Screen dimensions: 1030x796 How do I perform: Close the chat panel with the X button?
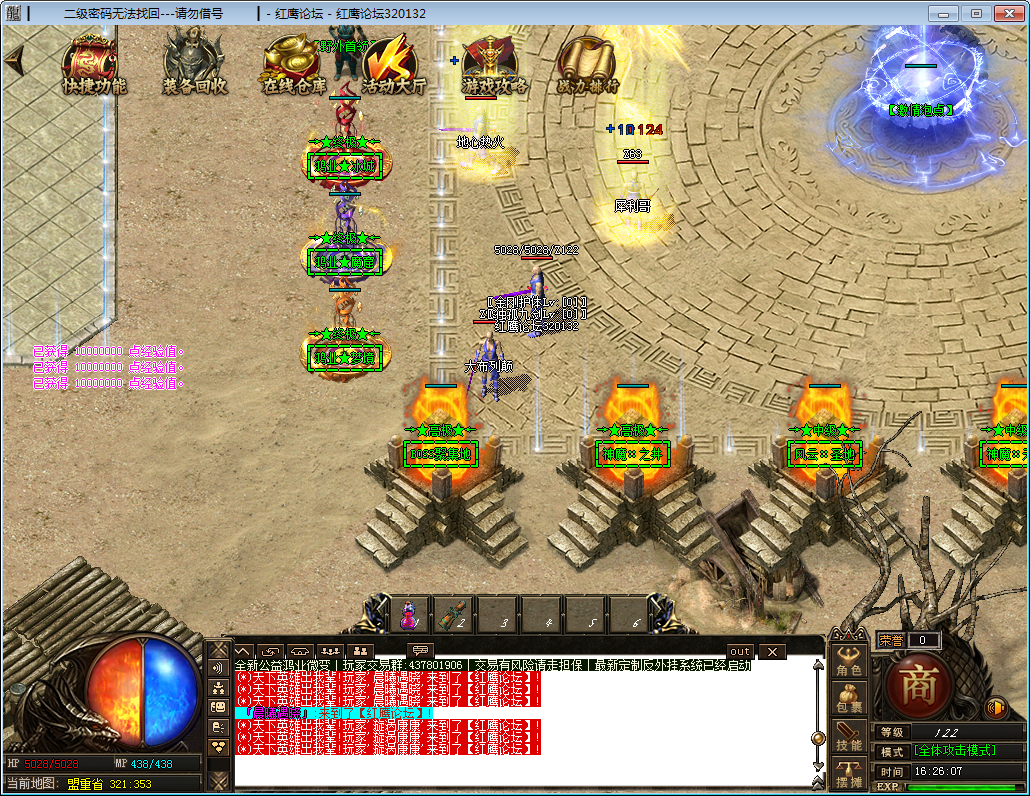click(x=771, y=652)
